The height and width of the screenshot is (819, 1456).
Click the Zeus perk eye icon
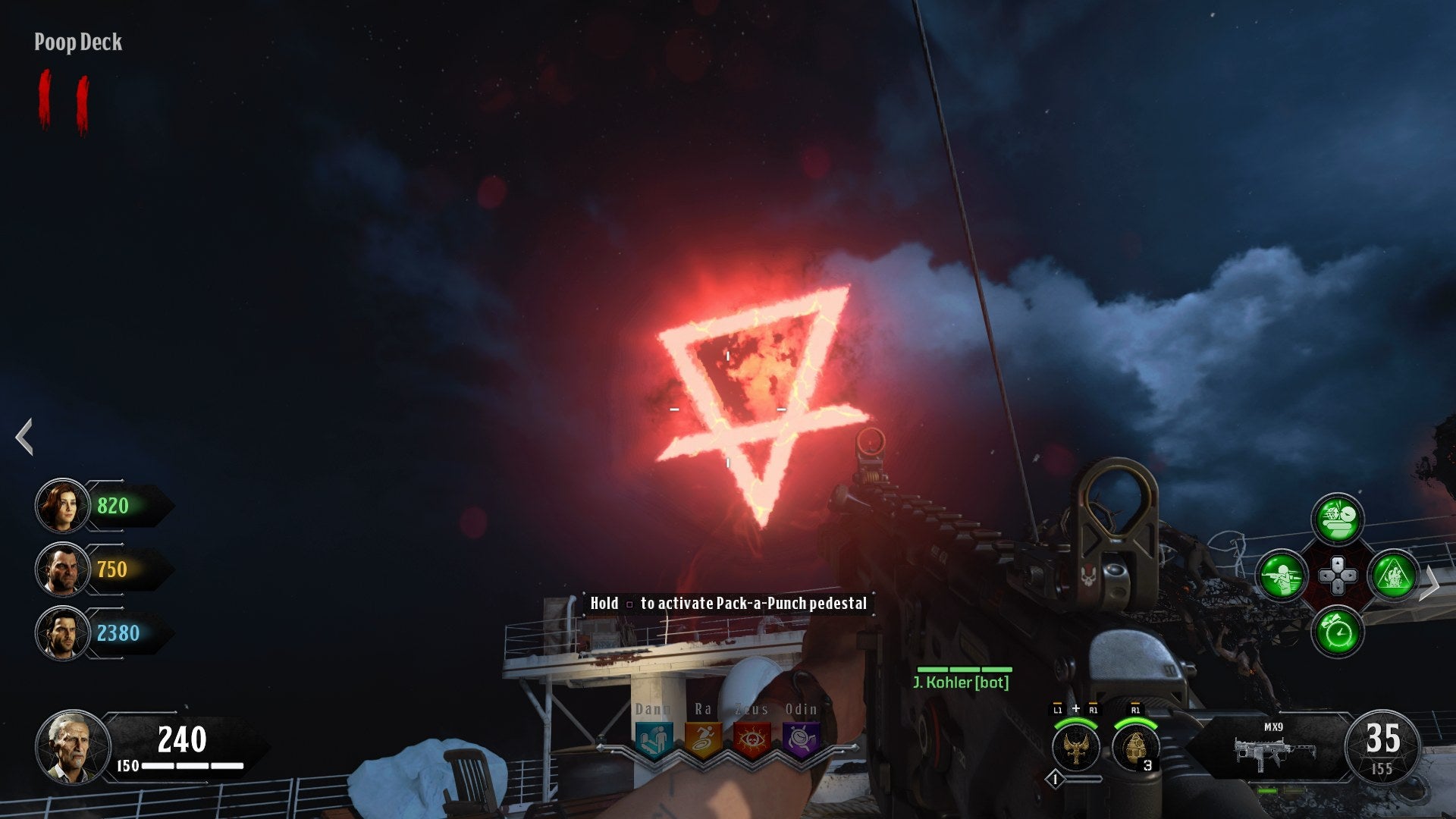752,739
